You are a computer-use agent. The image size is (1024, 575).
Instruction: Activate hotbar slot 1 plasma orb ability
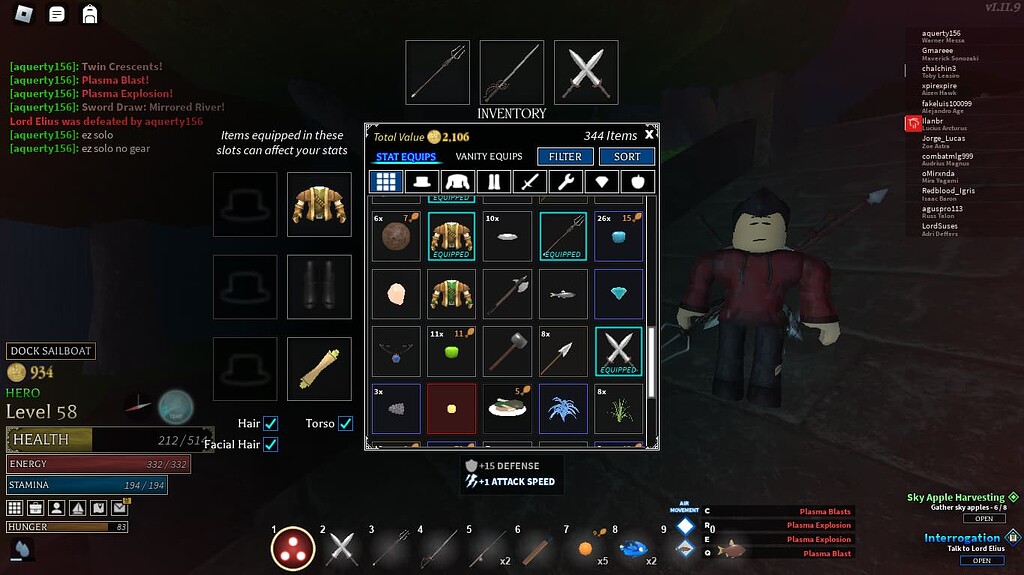coord(293,548)
